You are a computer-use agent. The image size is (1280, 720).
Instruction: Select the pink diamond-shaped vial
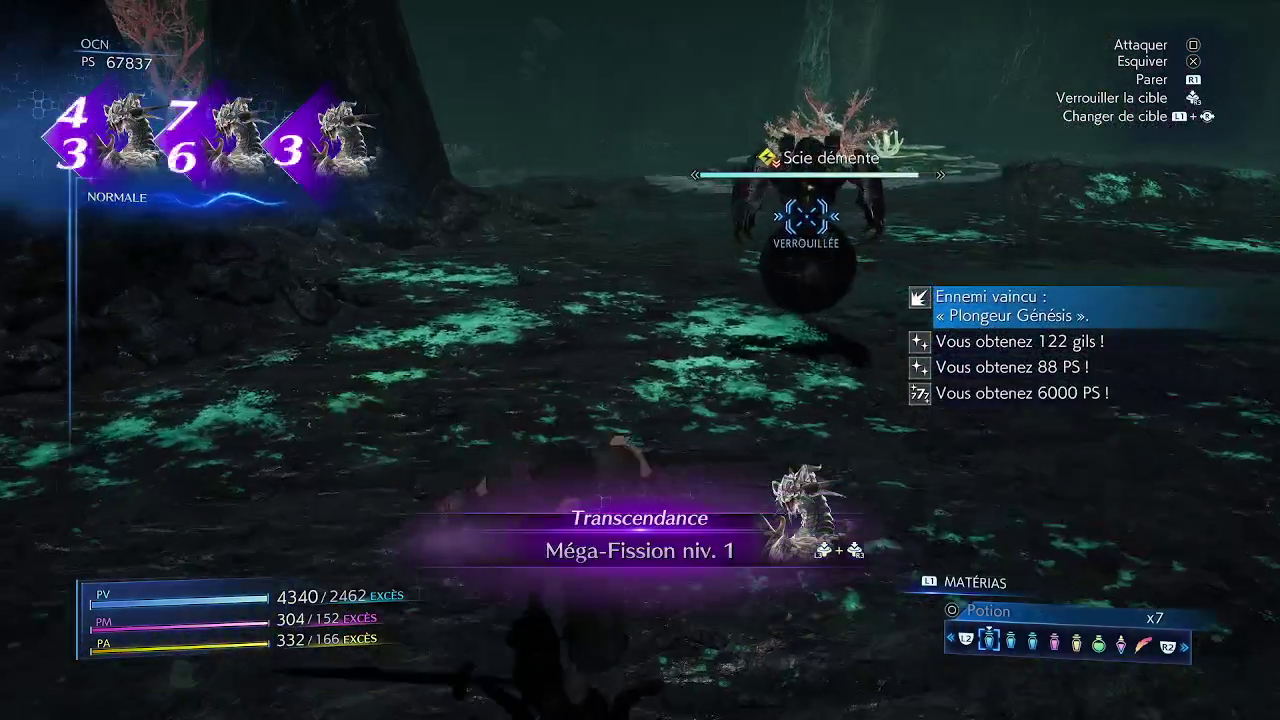1121,643
